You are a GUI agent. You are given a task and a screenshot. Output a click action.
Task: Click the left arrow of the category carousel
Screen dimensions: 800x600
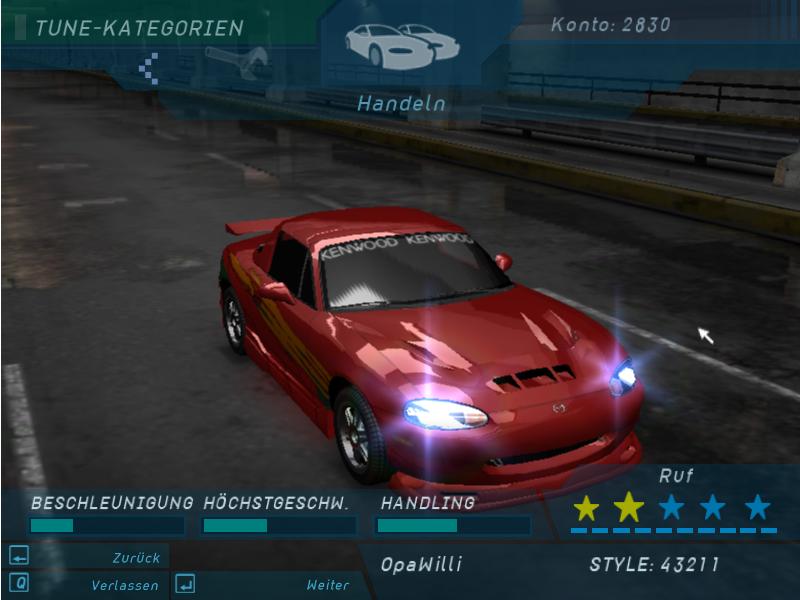pyautogui.click(x=149, y=68)
